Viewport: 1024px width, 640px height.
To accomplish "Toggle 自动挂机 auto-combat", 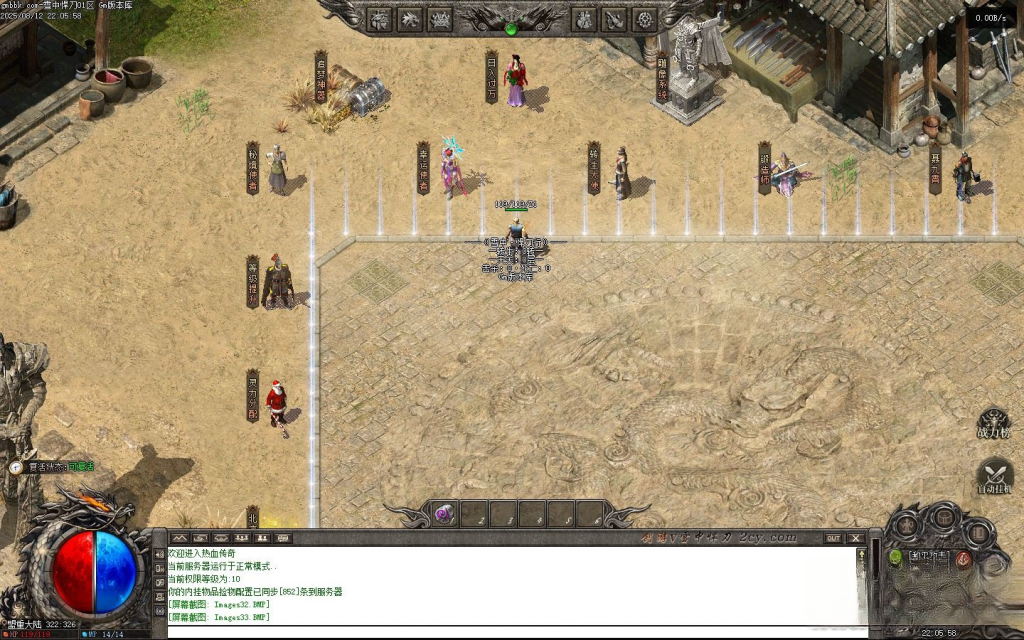I will [x=994, y=477].
